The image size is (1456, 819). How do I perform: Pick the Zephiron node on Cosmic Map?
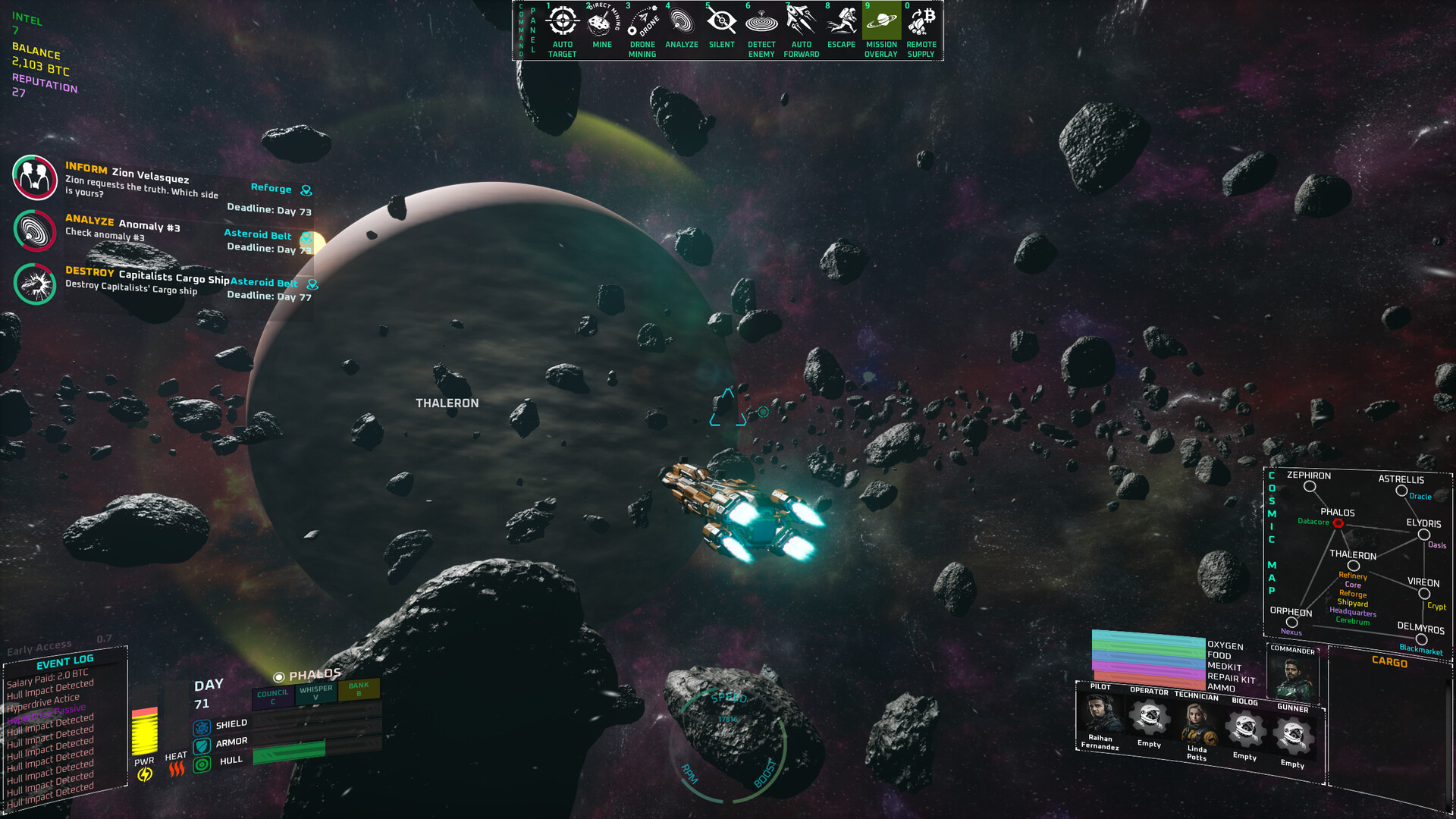tap(1310, 487)
